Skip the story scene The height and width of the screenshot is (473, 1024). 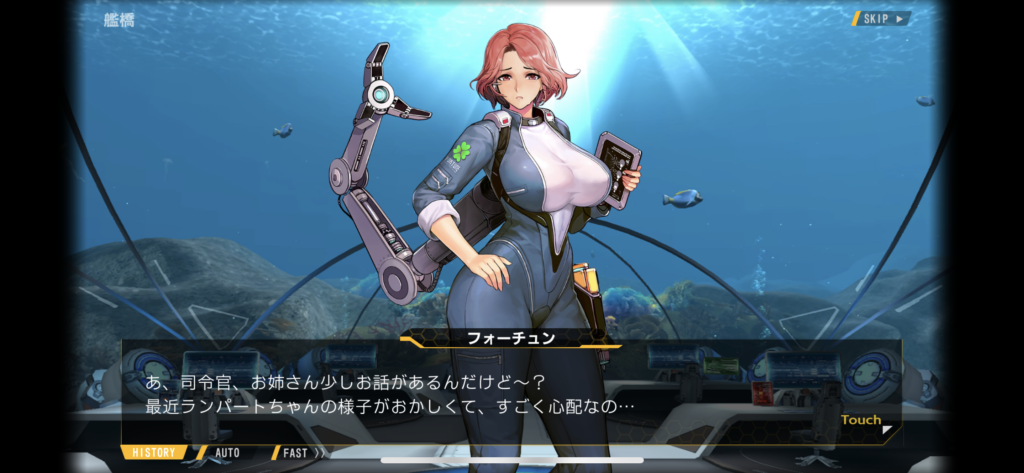coord(881,18)
